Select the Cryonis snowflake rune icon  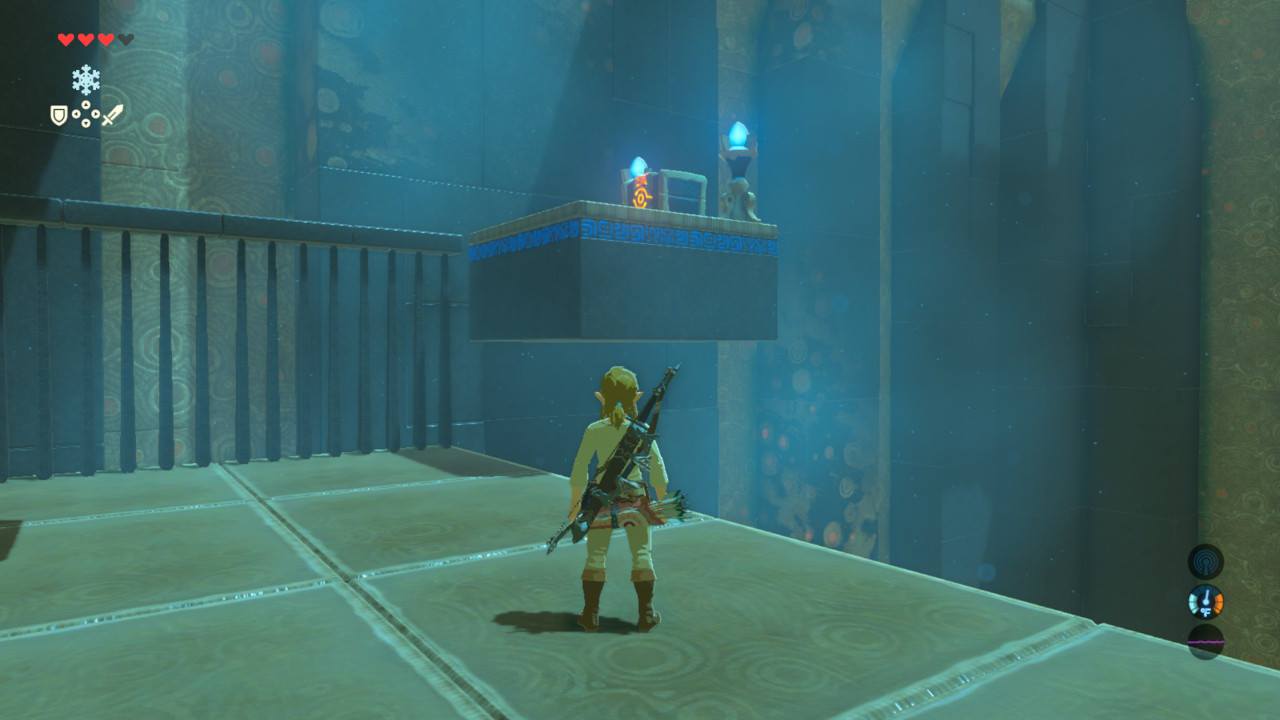86,80
